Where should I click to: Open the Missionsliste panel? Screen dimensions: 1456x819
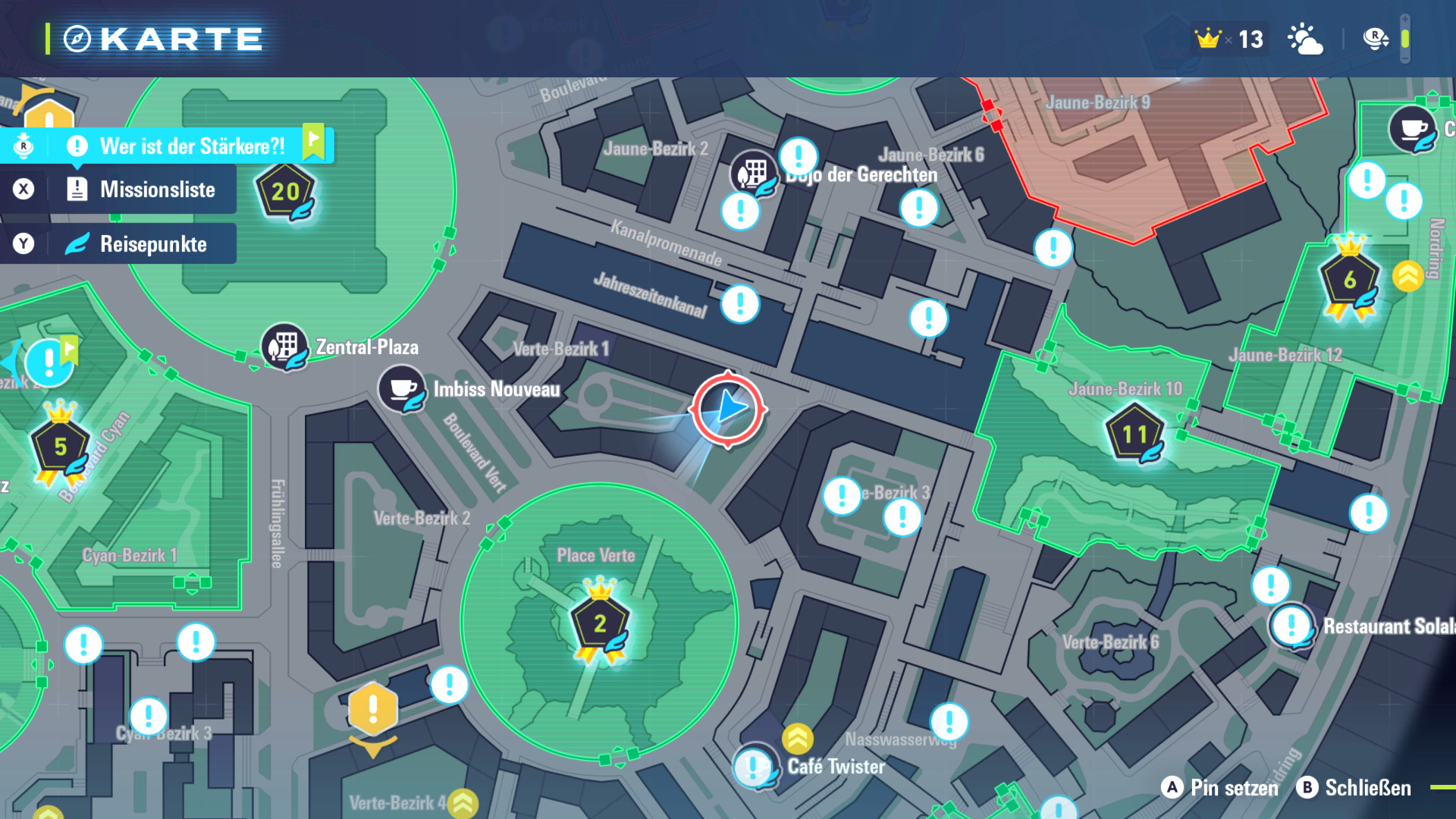tap(156, 190)
